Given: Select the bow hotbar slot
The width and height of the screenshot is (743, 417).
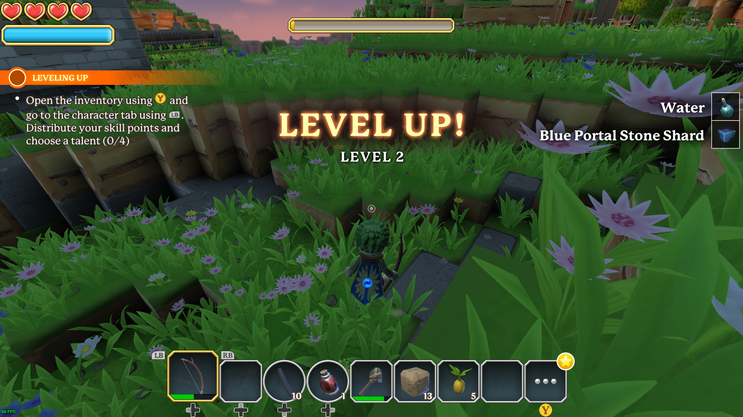Looking at the screenshot, I should [x=193, y=380].
